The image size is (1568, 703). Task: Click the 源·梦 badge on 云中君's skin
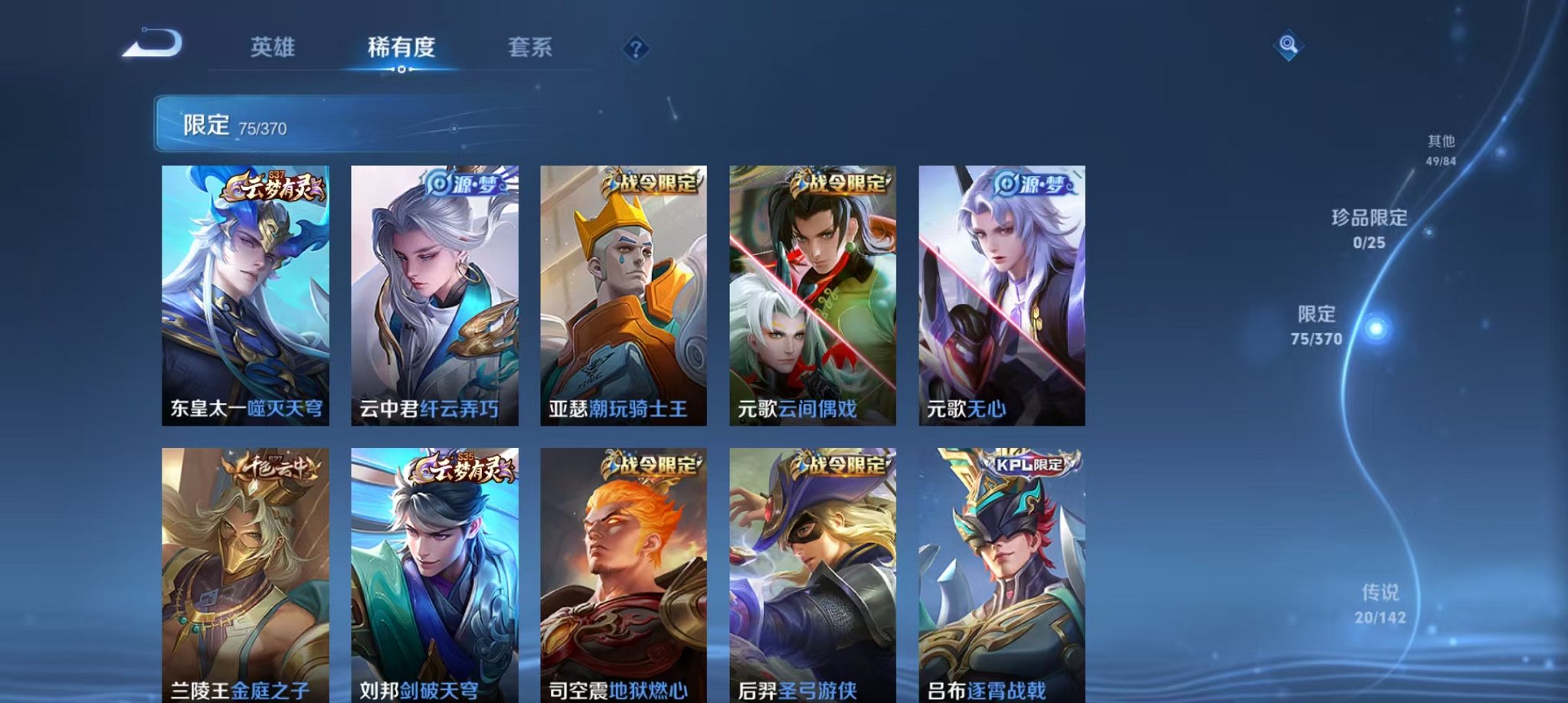coord(466,186)
